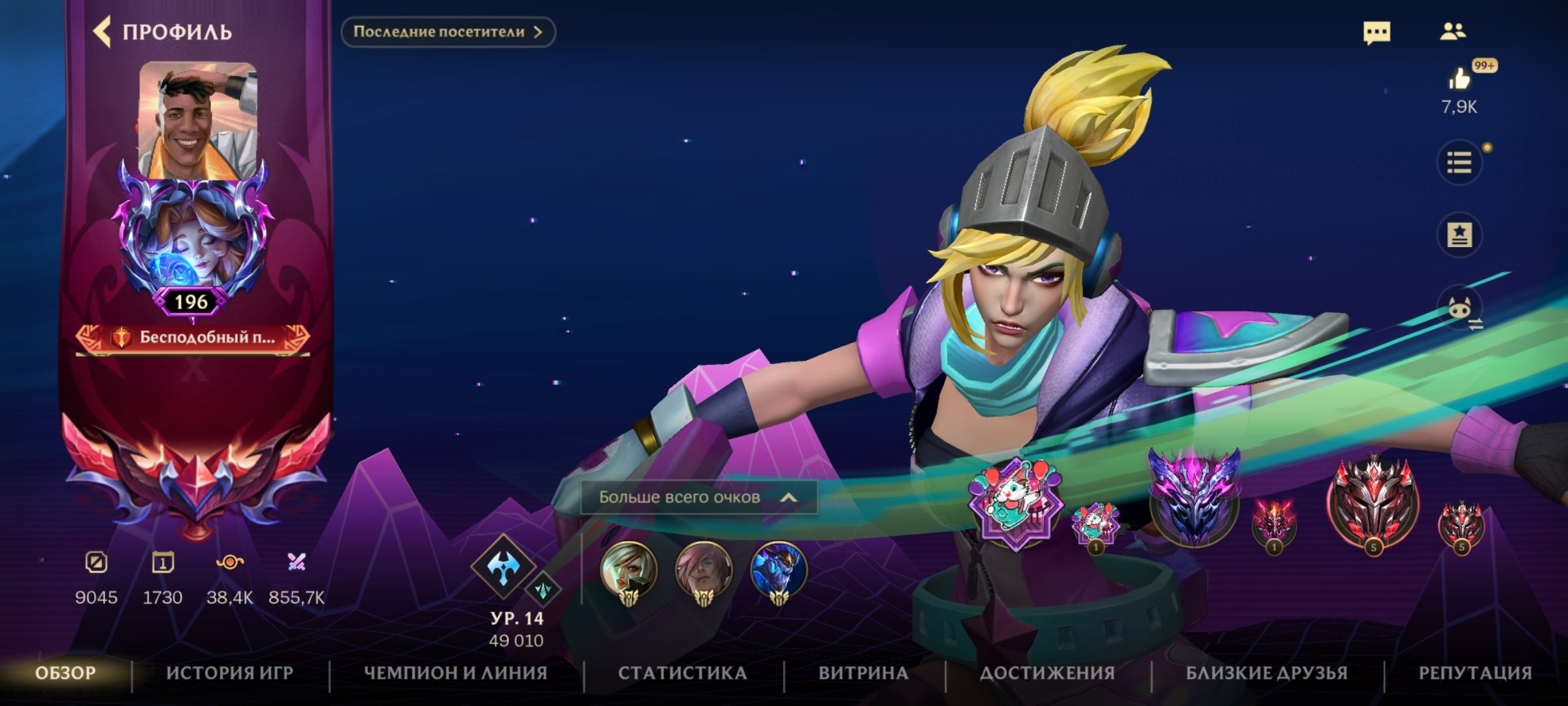Tap the smiling man profile avatar
This screenshot has height=706, width=1568.
coord(198,120)
